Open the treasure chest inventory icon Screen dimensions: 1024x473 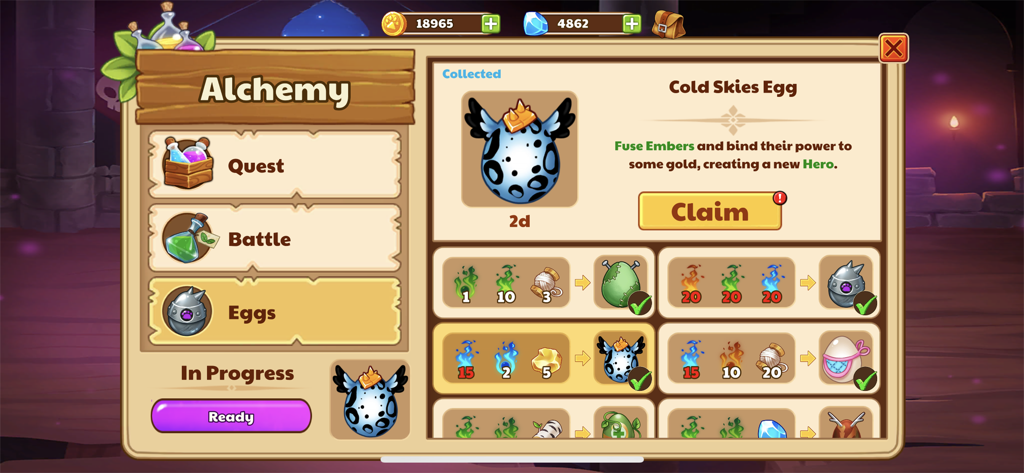coord(668,24)
